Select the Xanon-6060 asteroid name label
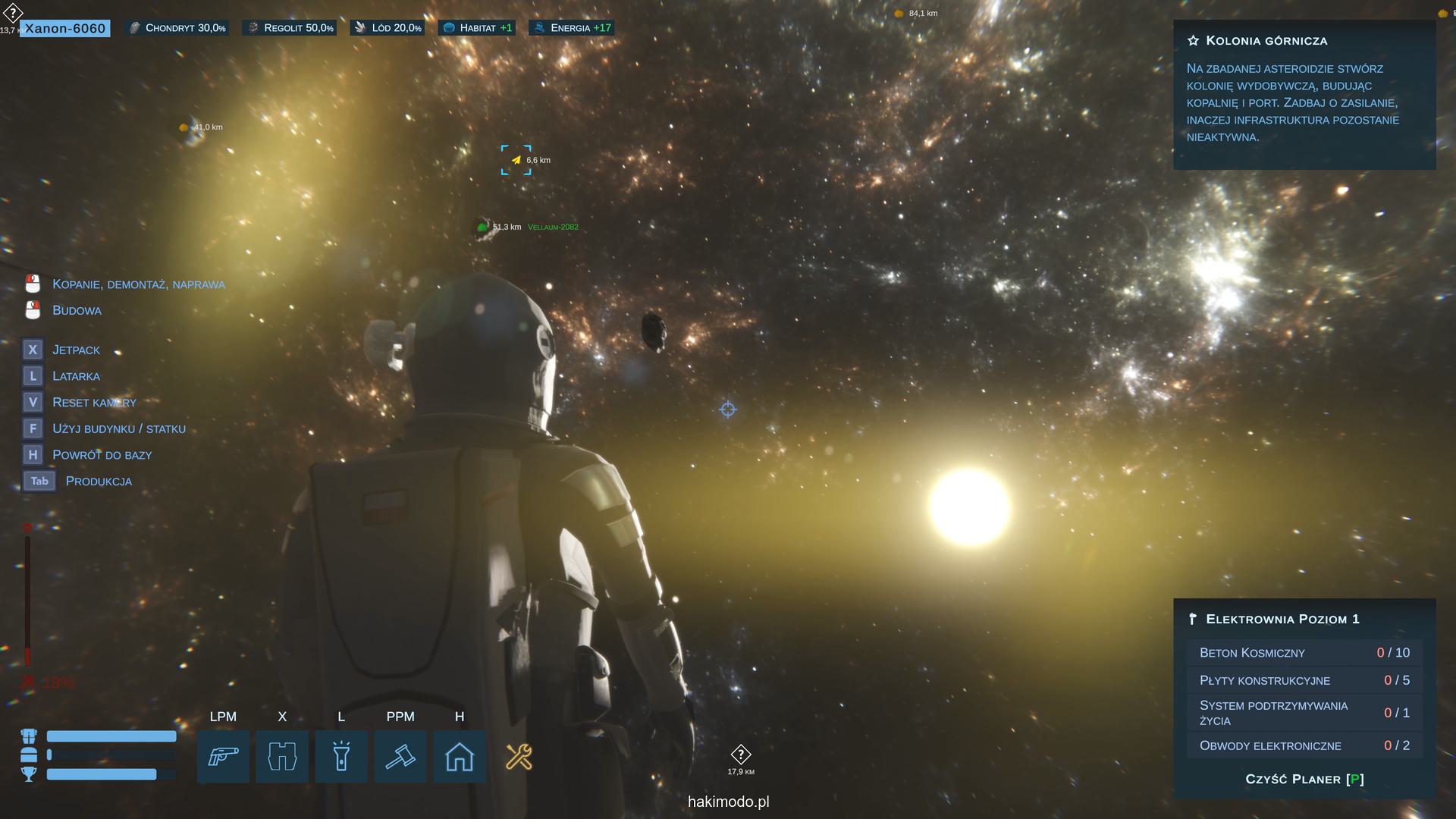The image size is (1456, 819). coord(65,29)
